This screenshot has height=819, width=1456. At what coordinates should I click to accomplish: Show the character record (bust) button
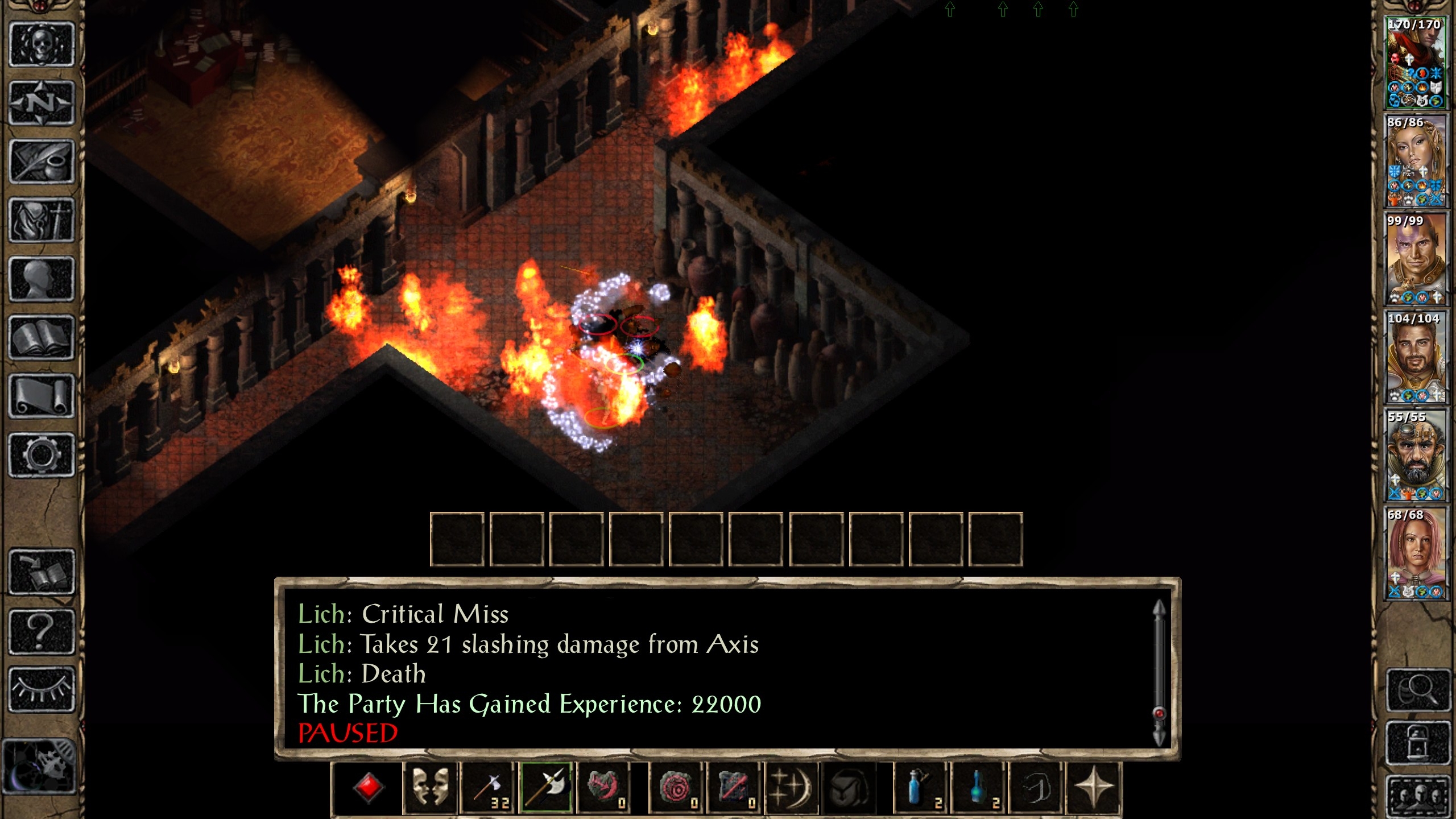point(42,279)
